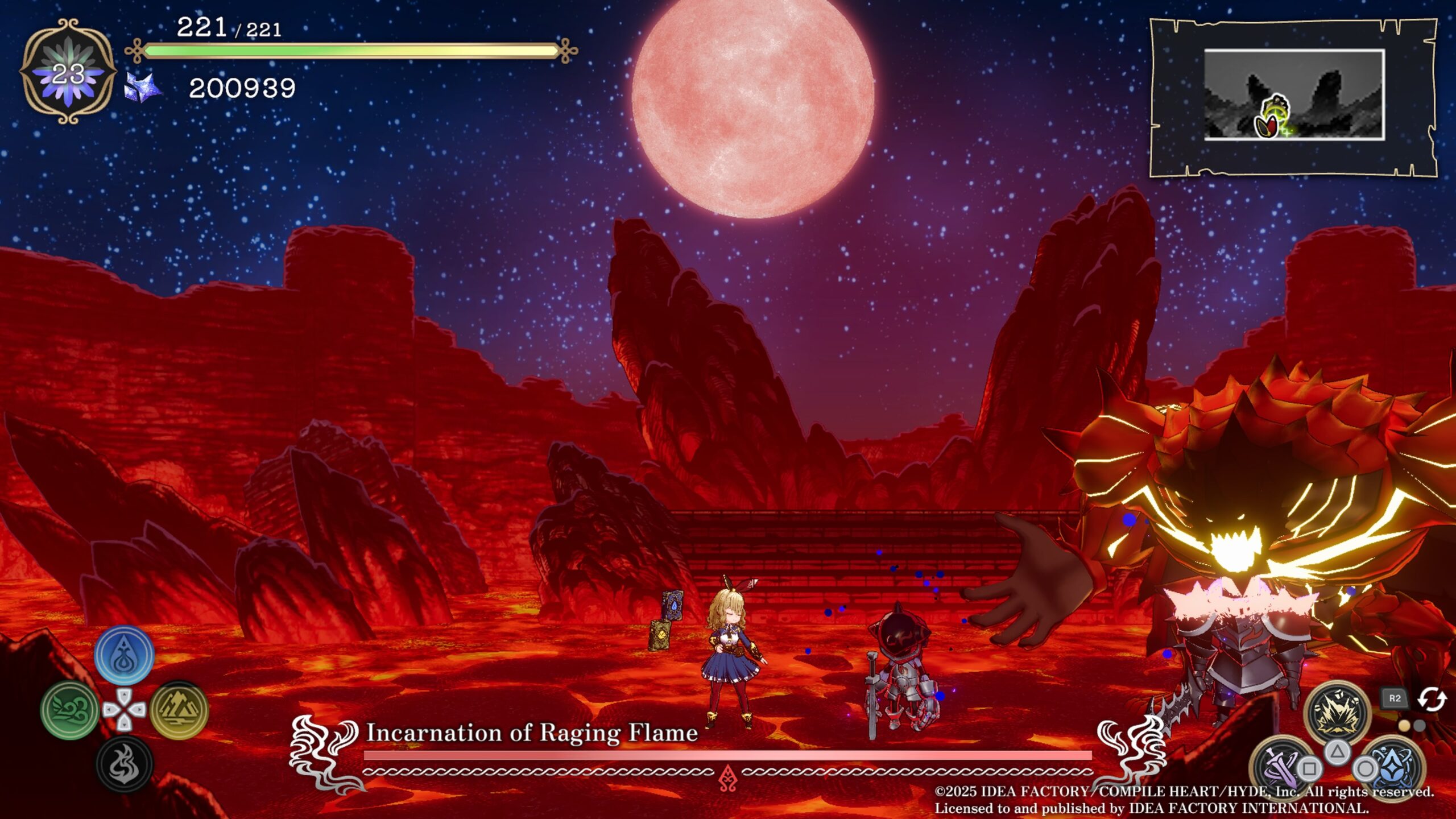Viewport: 1456px width, 819px height.
Task: Click the white skill-set swap arrows
Action: pyautogui.click(x=1431, y=699)
